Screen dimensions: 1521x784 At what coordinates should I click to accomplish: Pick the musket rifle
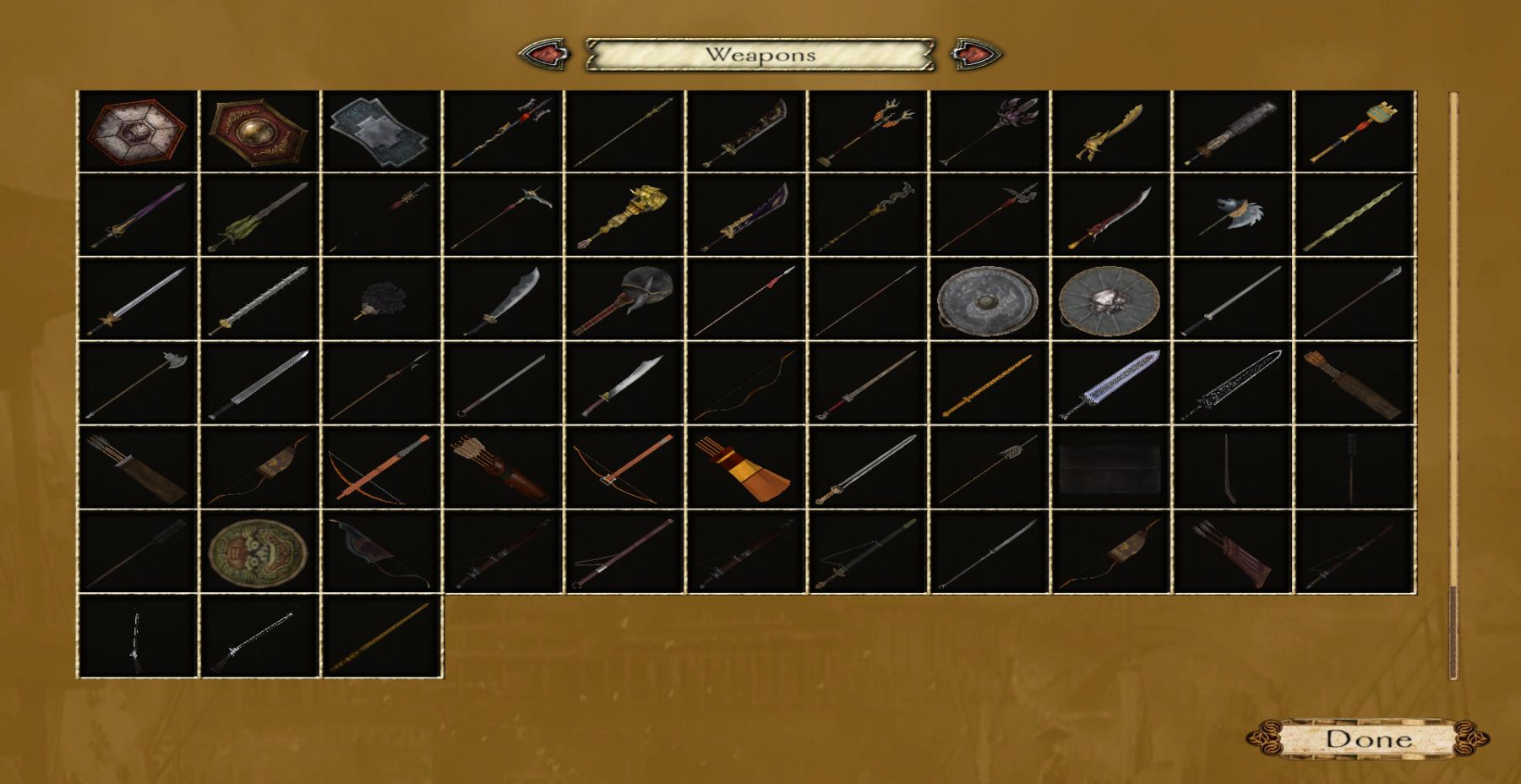point(259,636)
